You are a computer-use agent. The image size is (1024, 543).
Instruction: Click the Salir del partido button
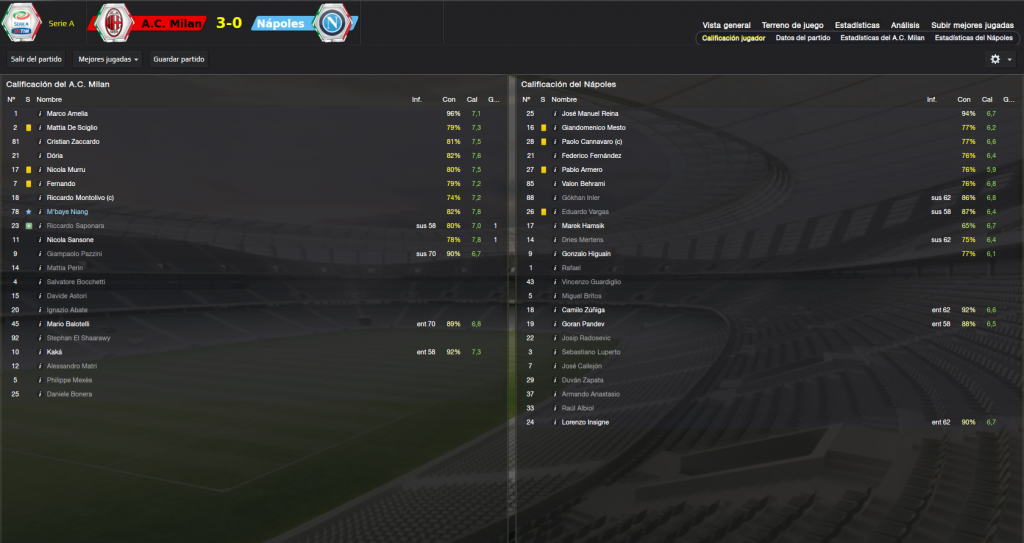(x=37, y=60)
